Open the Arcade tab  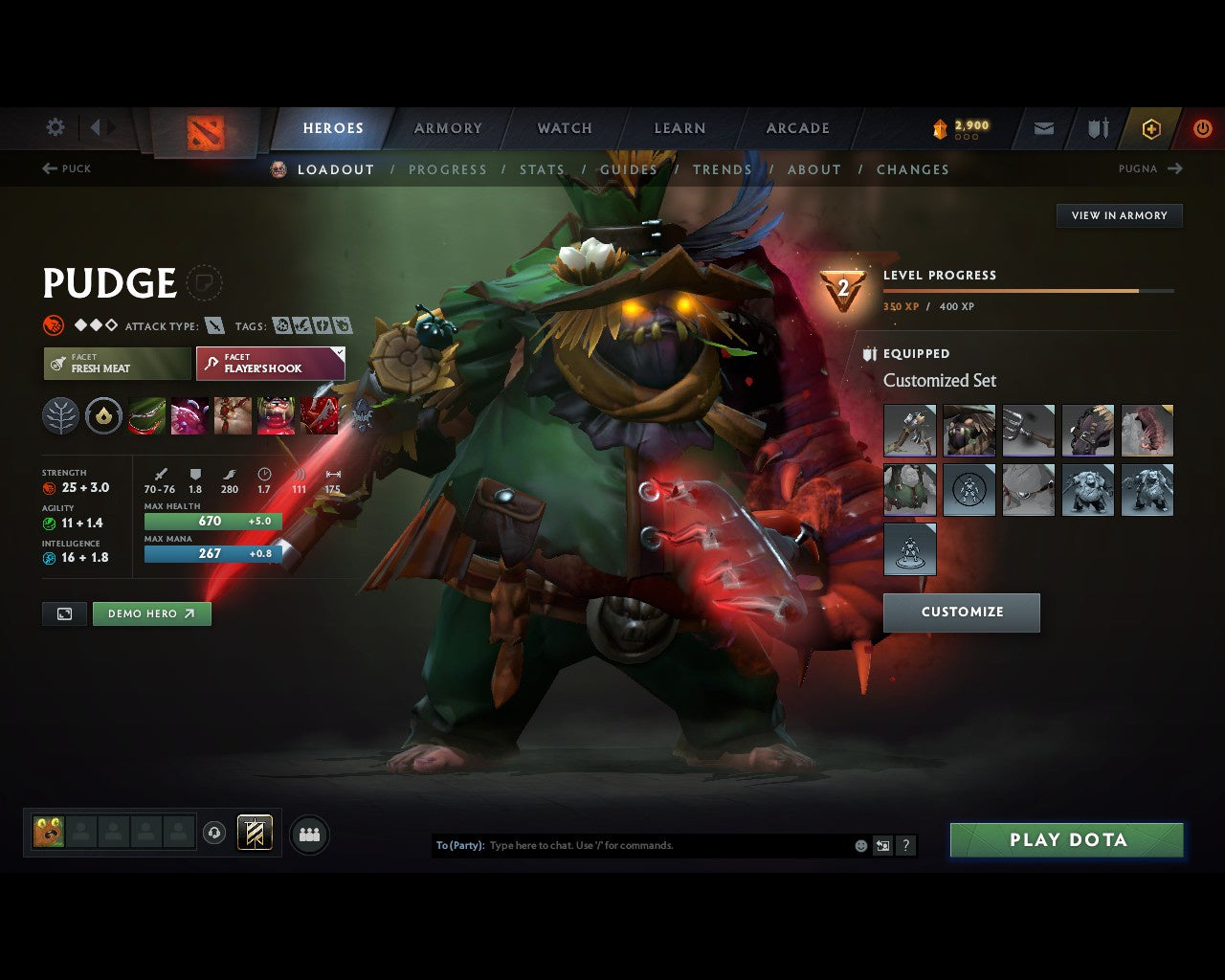(x=797, y=128)
